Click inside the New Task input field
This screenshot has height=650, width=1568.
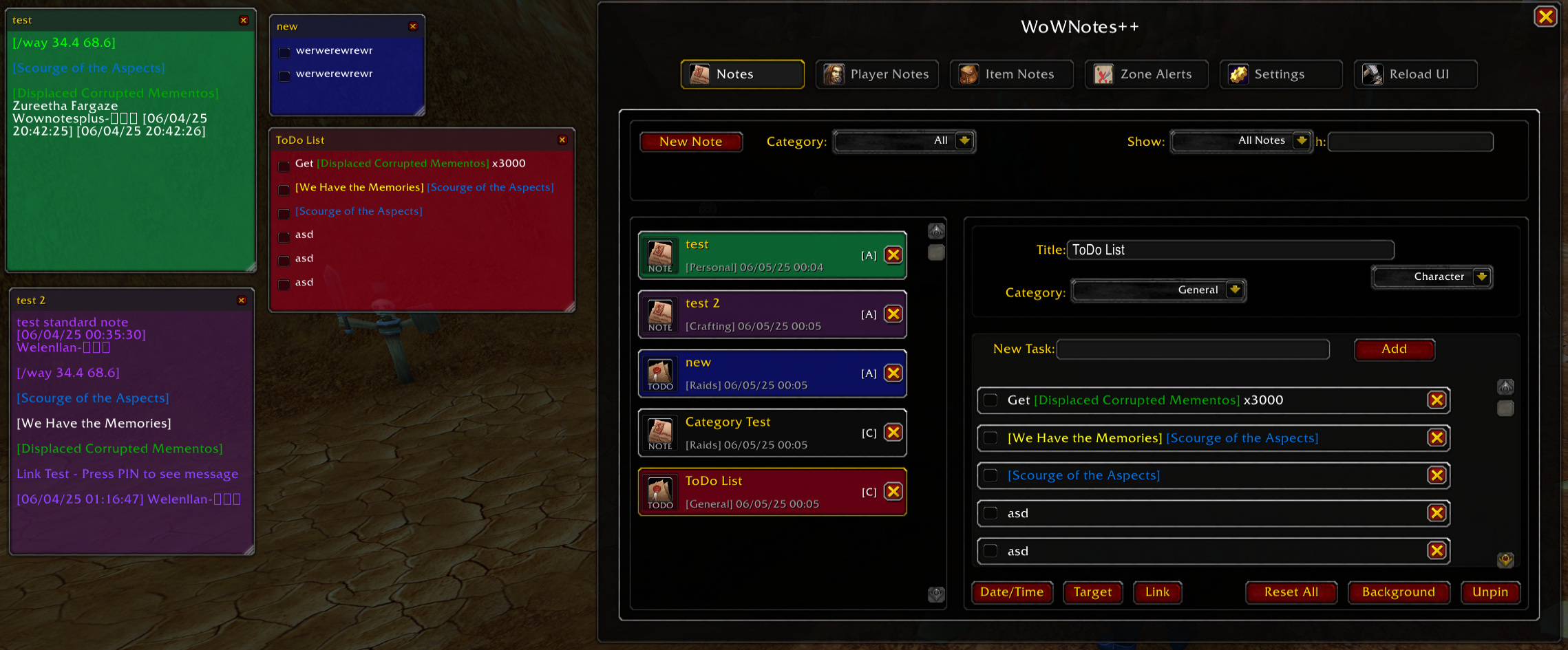pos(1192,349)
